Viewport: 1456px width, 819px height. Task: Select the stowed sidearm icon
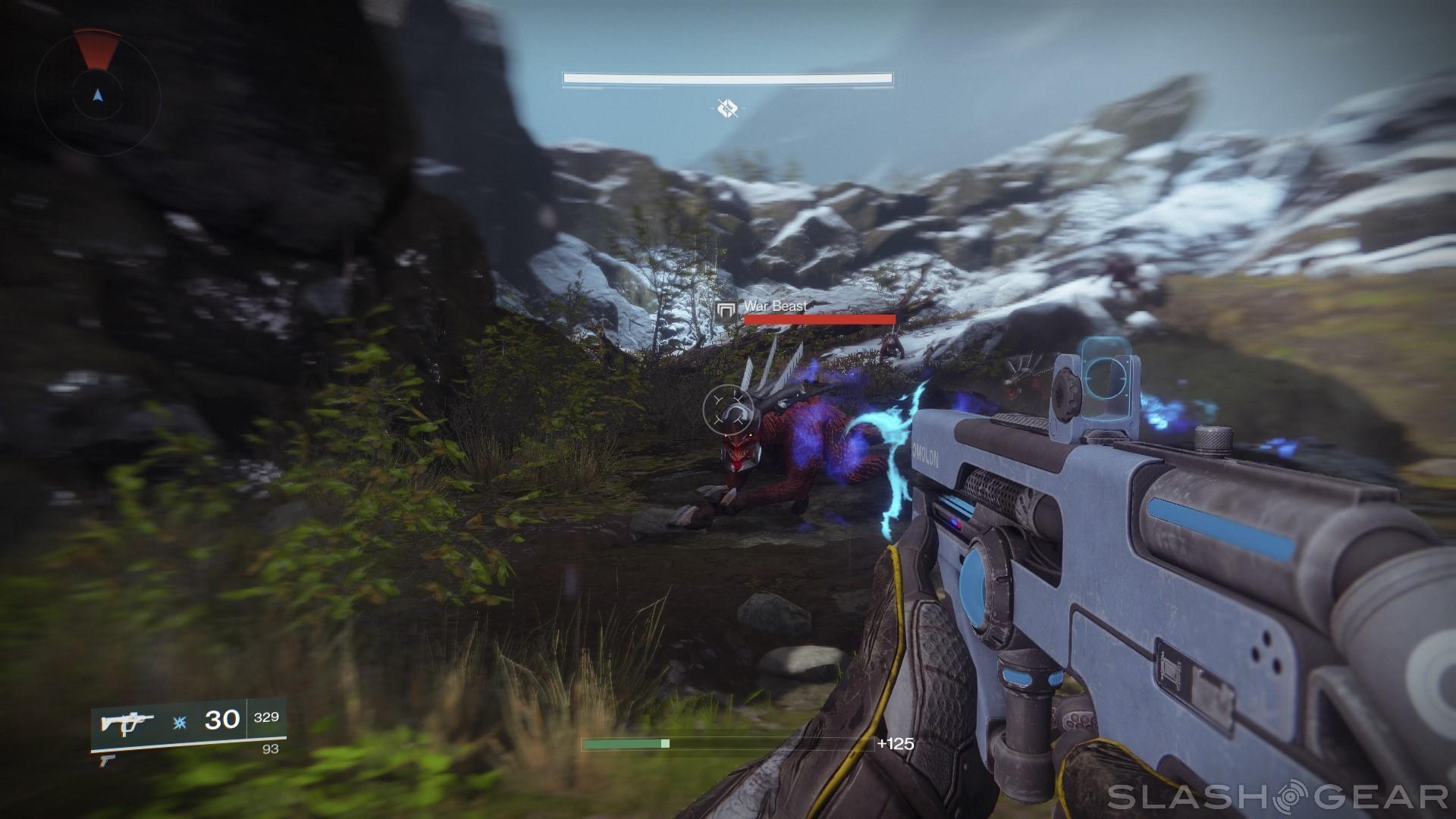click(x=104, y=759)
